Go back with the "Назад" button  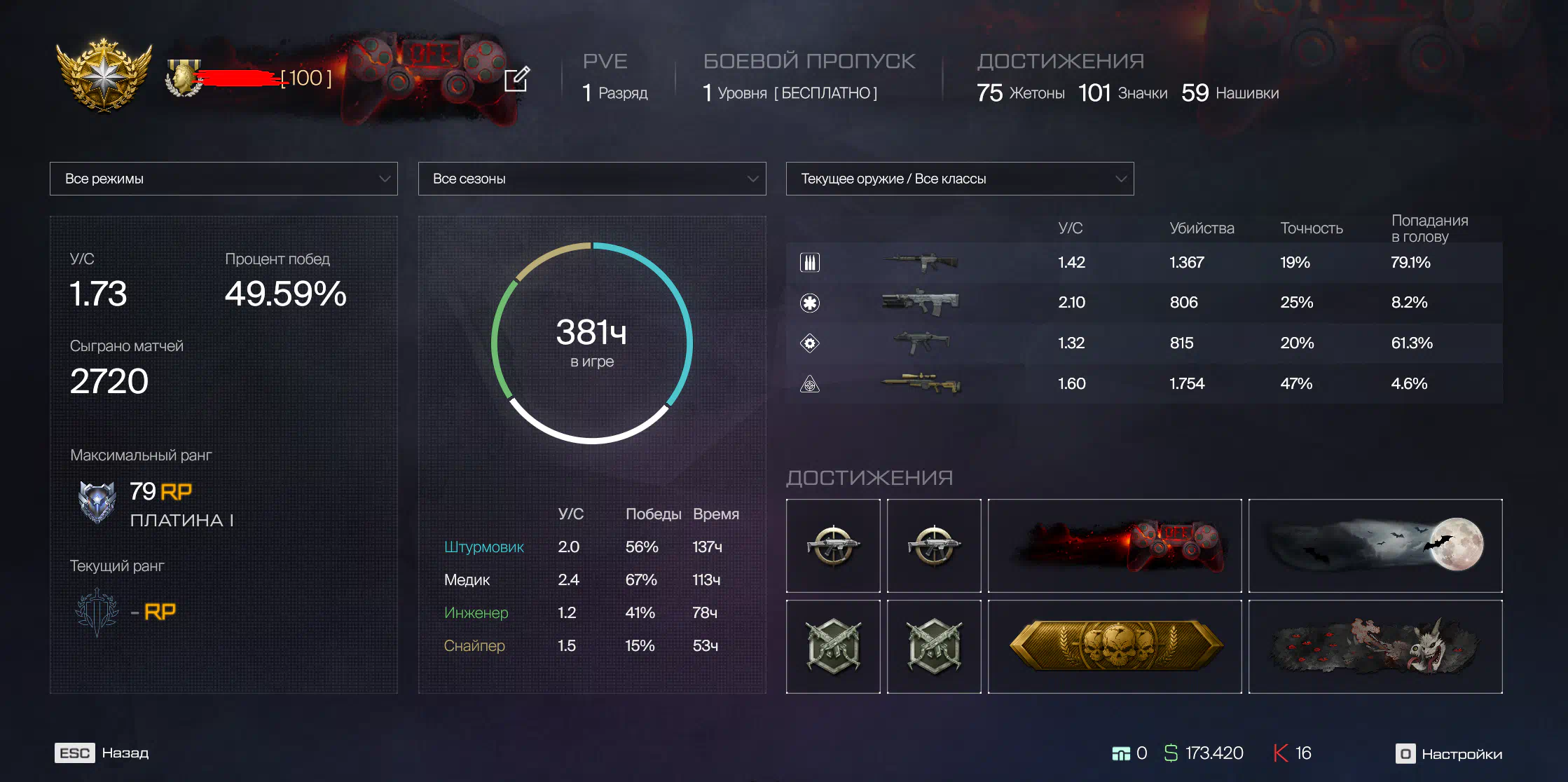[102, 753]
